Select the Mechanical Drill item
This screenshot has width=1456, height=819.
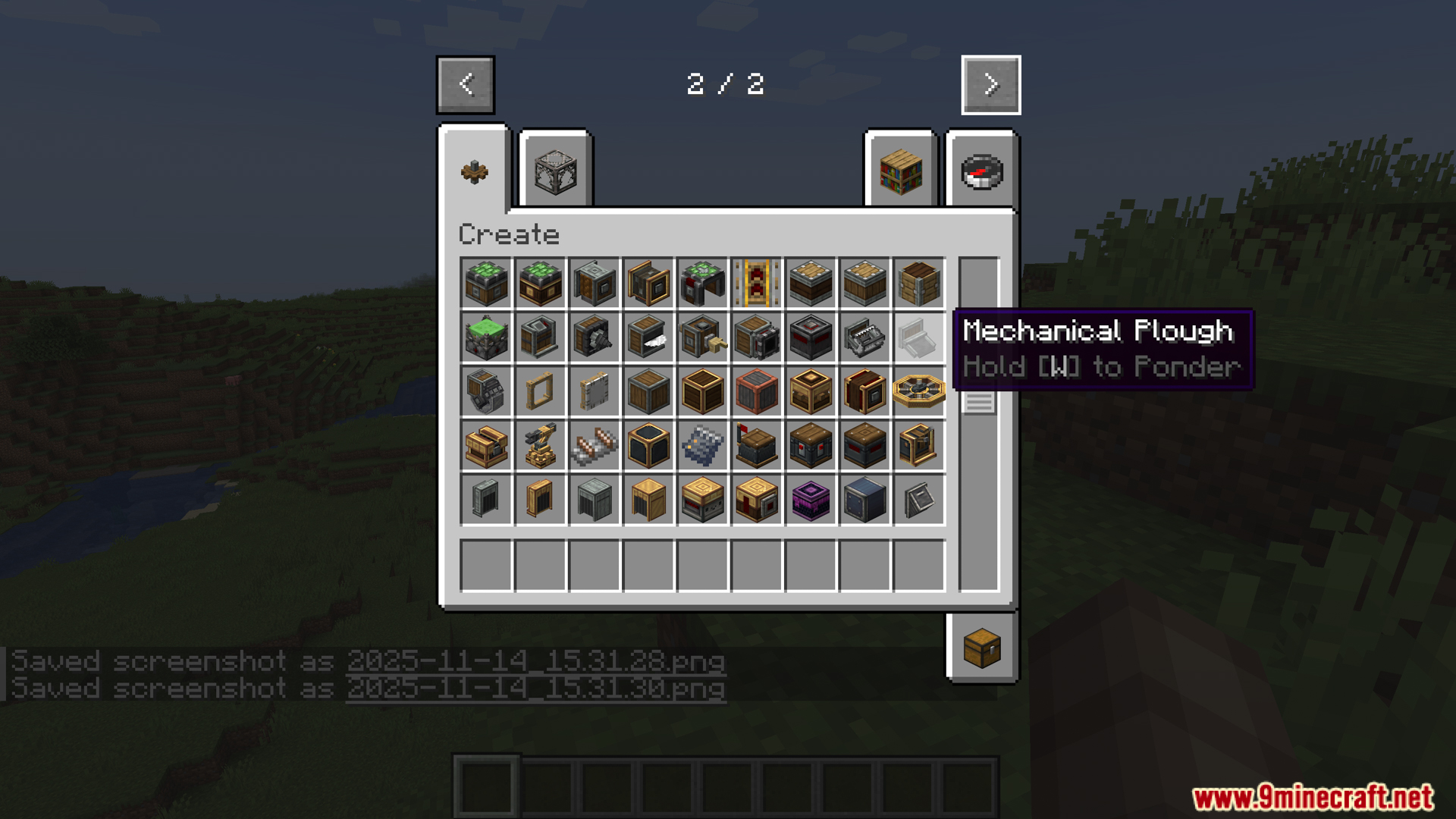(594, 337)
